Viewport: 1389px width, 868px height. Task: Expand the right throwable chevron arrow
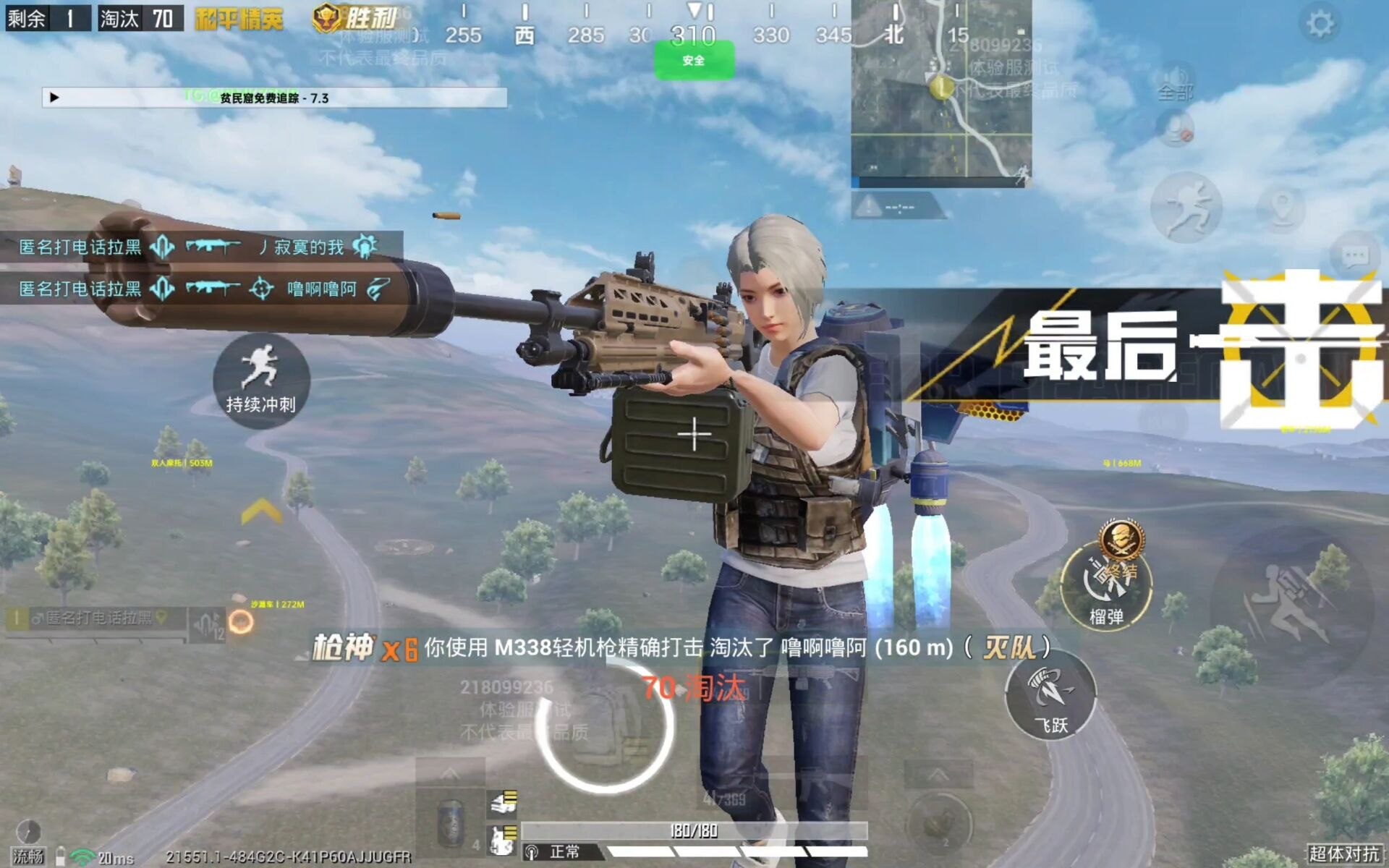click(939, 773)
